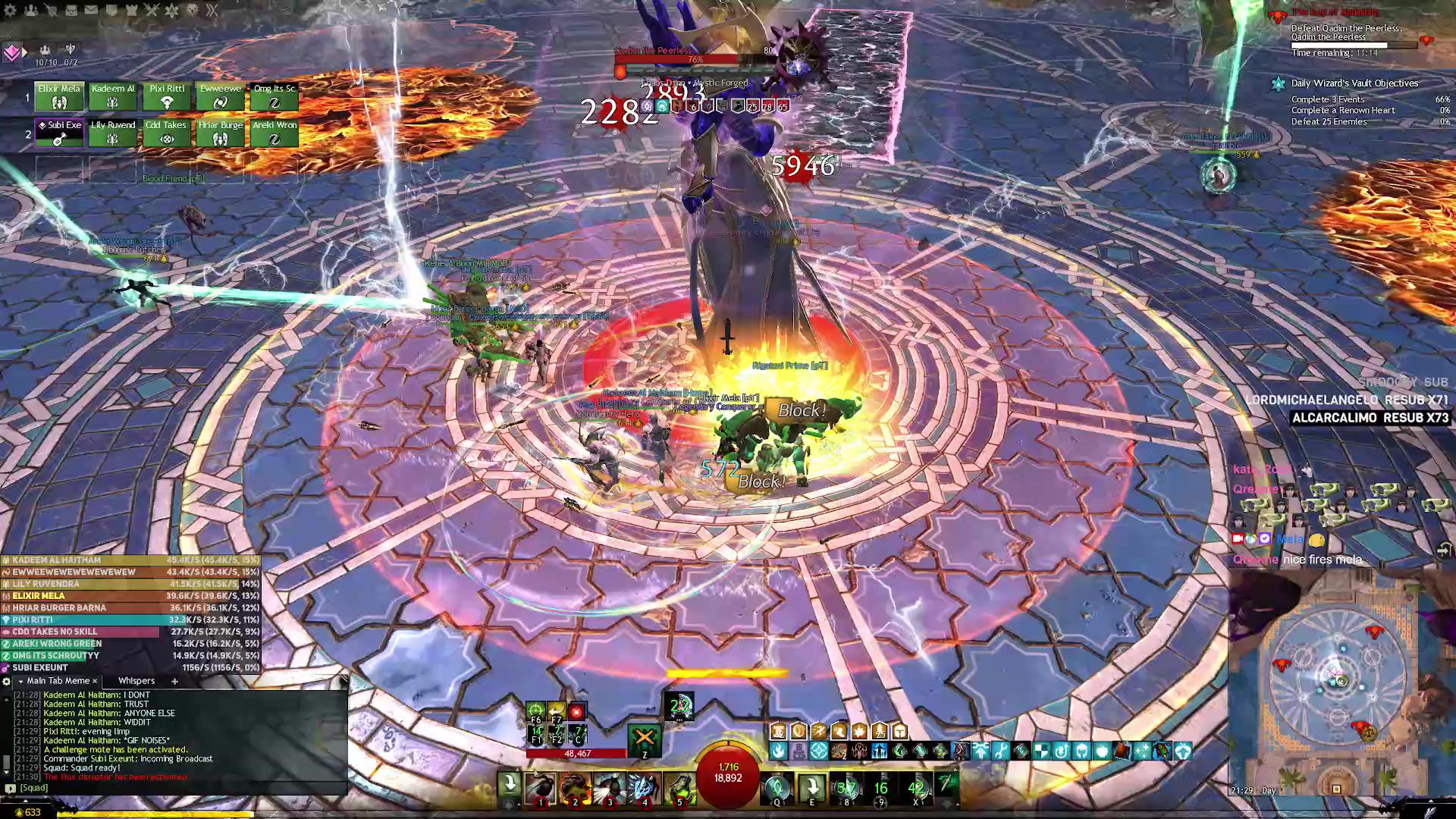Viewport: 1456px width, 819px height.
Task: Switch to the Whispers chat tab
Action: [x=136, y=681]
